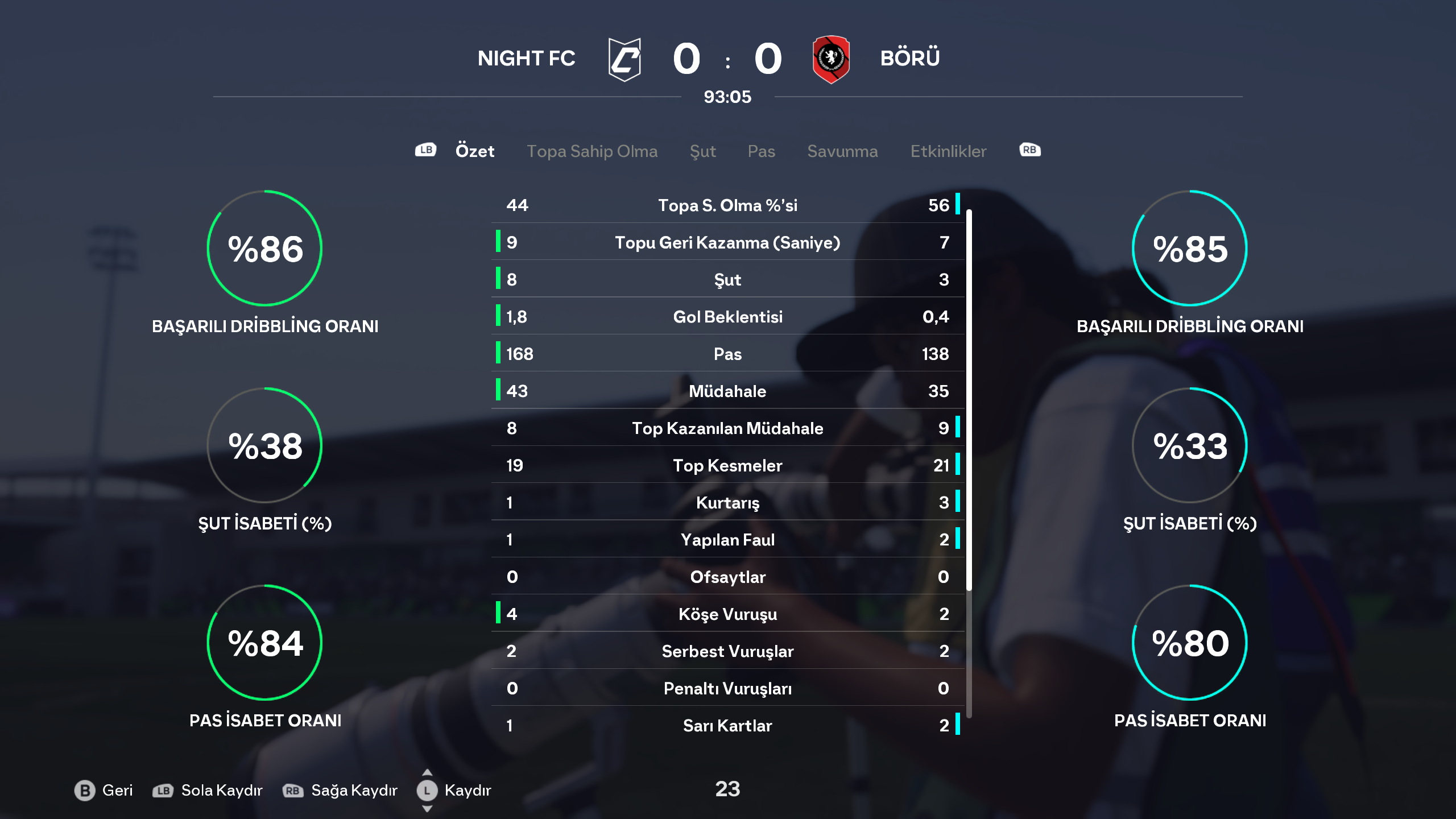Go back with the Geri button
This screenshot has width=1456, height=819.
(104, 790)
